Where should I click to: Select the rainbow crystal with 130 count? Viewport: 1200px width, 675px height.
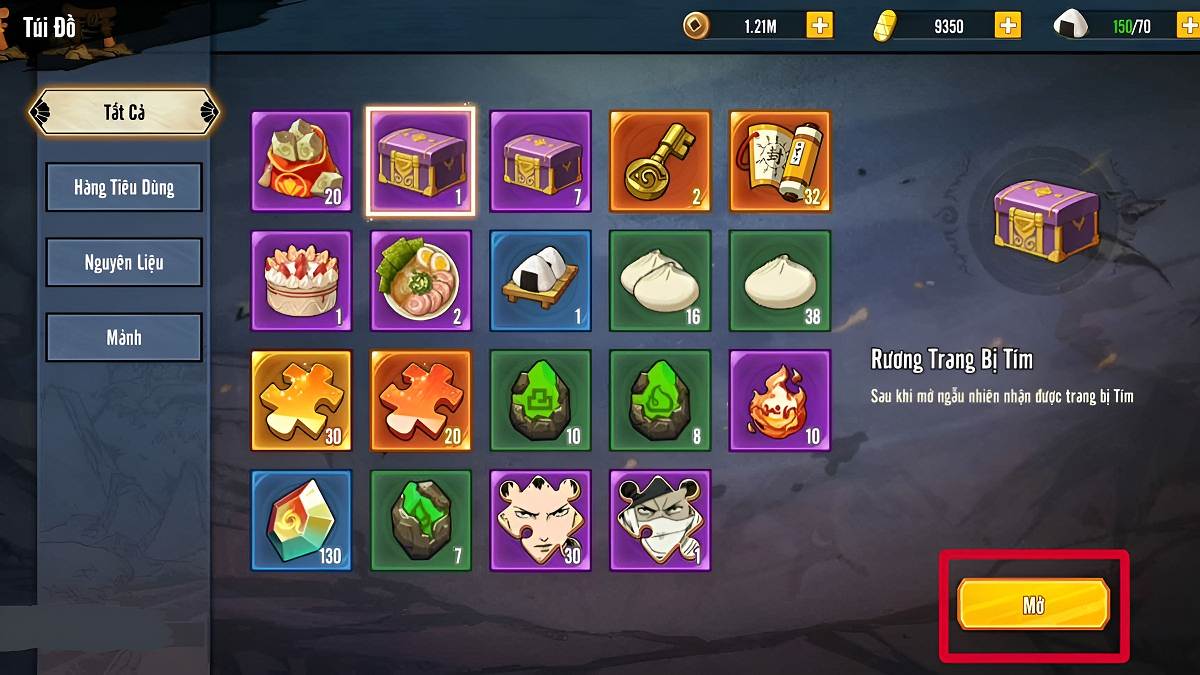pyautogui.click(x=301, y=520)
